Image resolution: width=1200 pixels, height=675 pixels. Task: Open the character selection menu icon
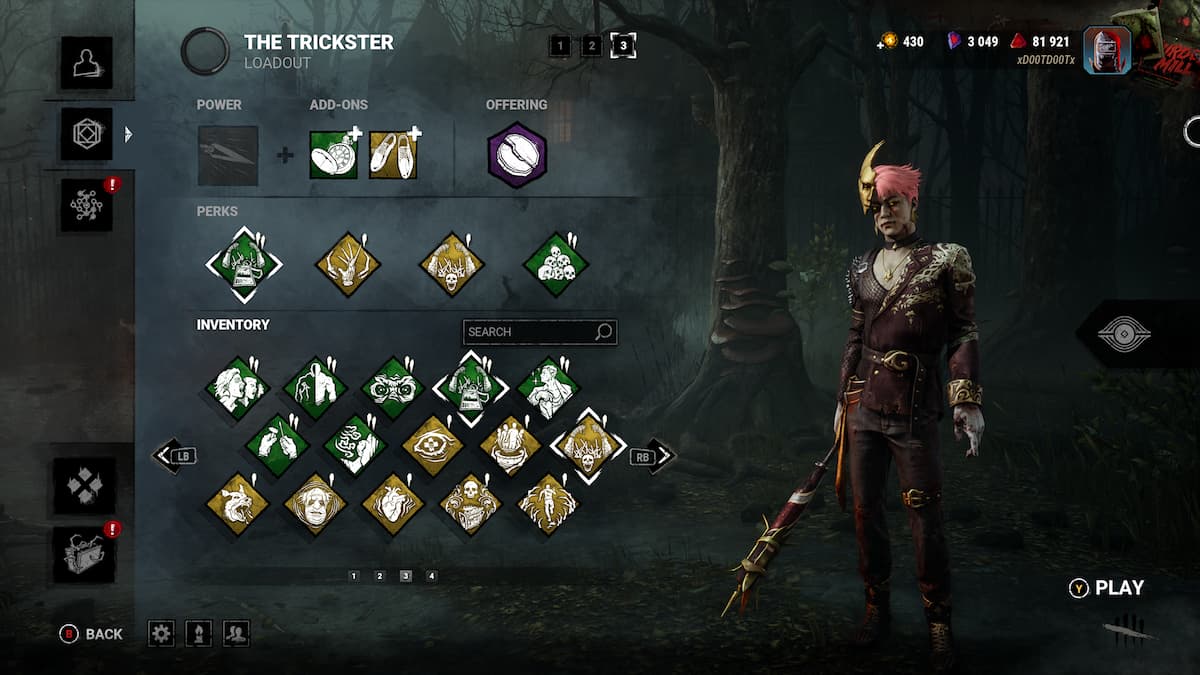[x=86, y=62]
